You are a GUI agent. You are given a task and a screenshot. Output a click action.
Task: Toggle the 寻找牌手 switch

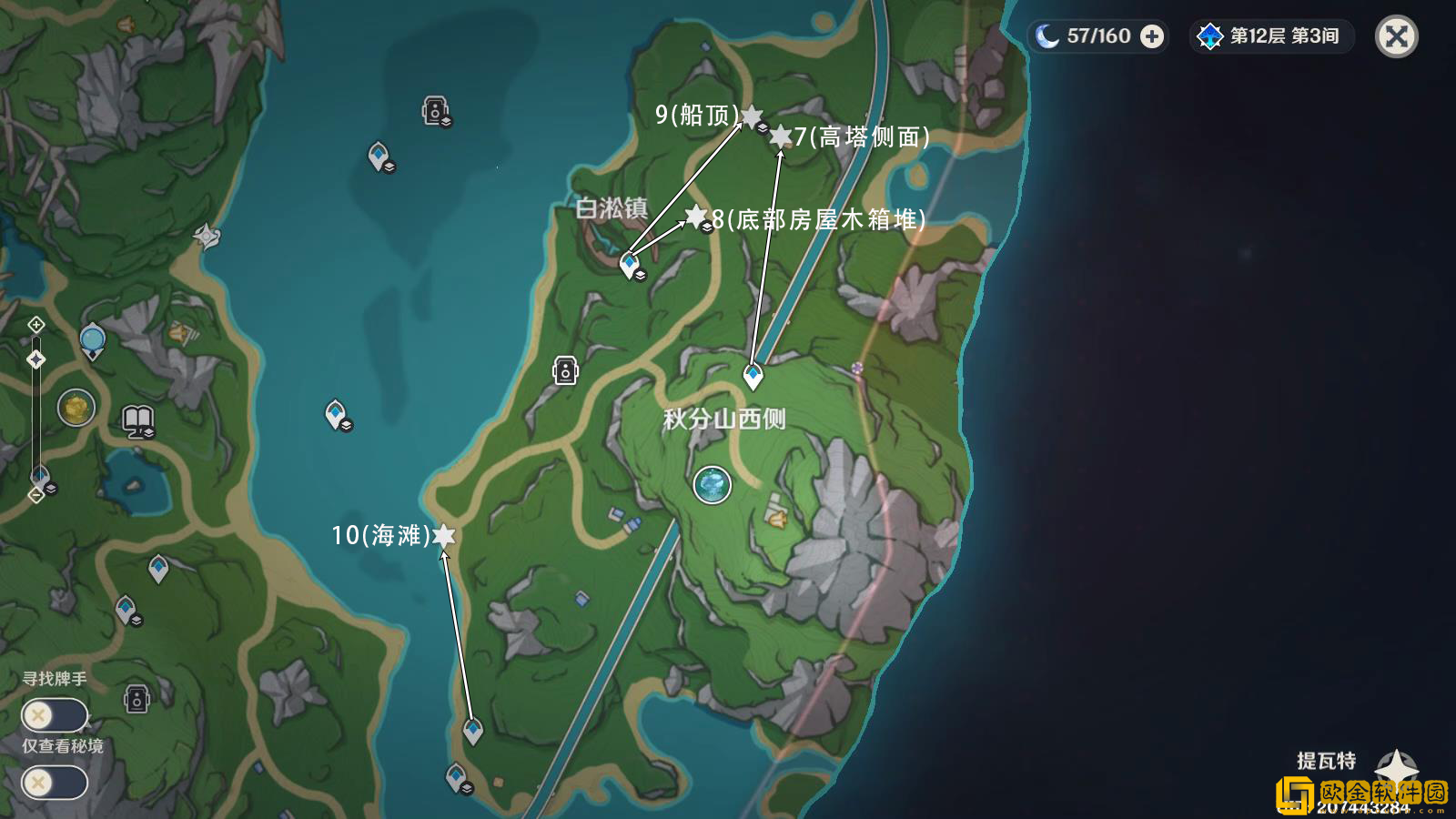[x=55, y=715]
